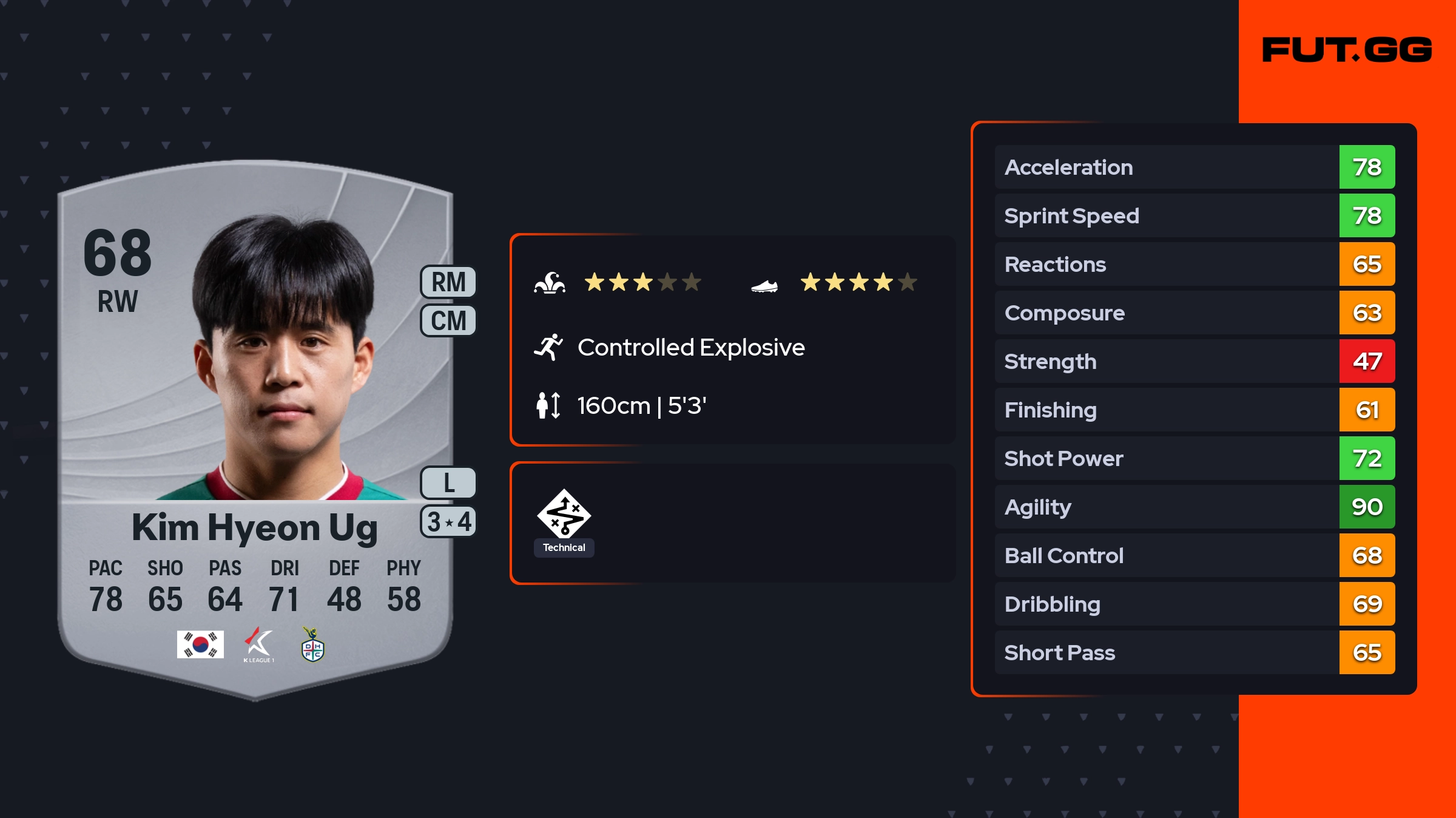Screen dimensions: 1456x818
Task: Select the Strength stat row
Action: click(1194, 361)
